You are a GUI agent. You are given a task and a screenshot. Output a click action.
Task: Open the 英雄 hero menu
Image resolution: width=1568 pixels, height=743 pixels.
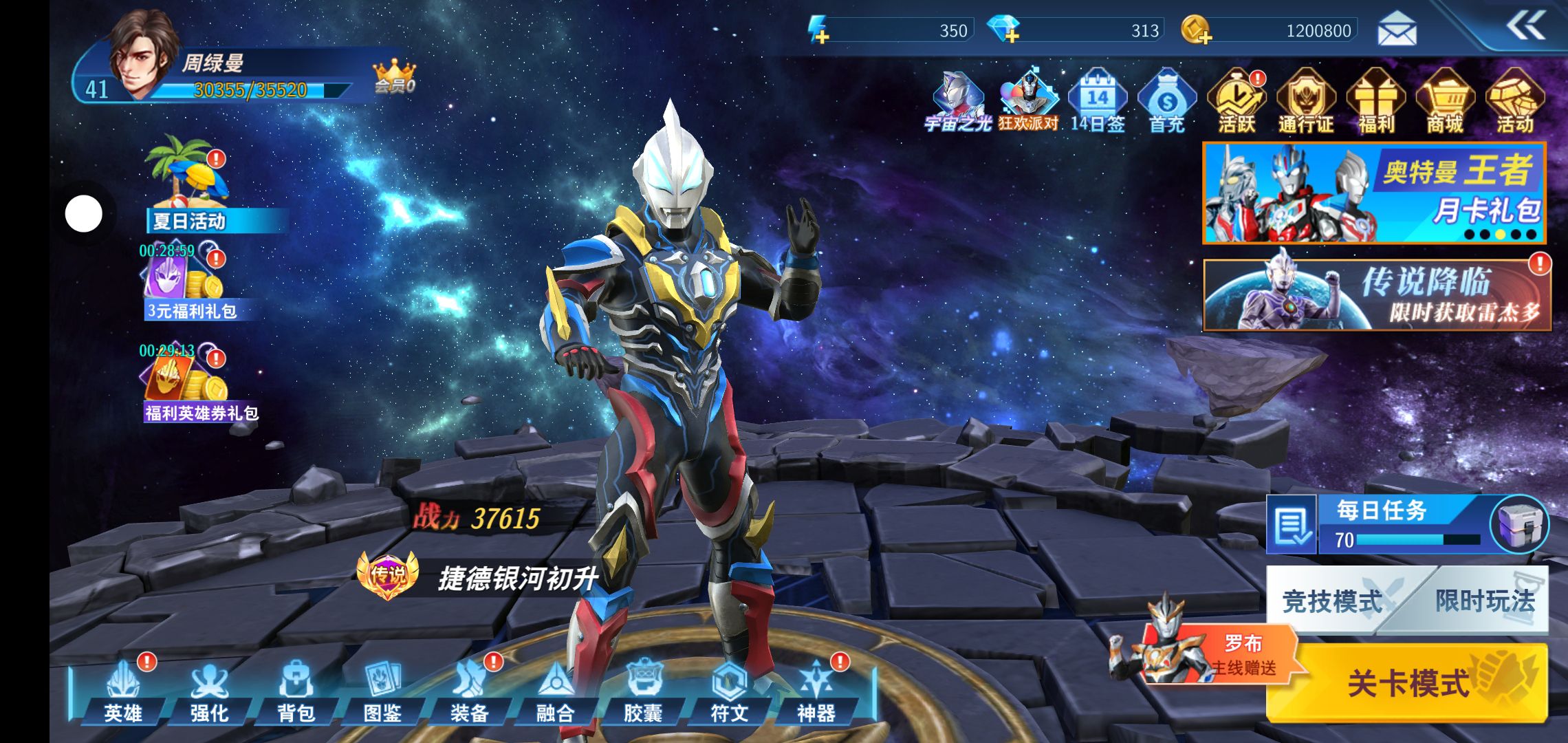(123, 691)
